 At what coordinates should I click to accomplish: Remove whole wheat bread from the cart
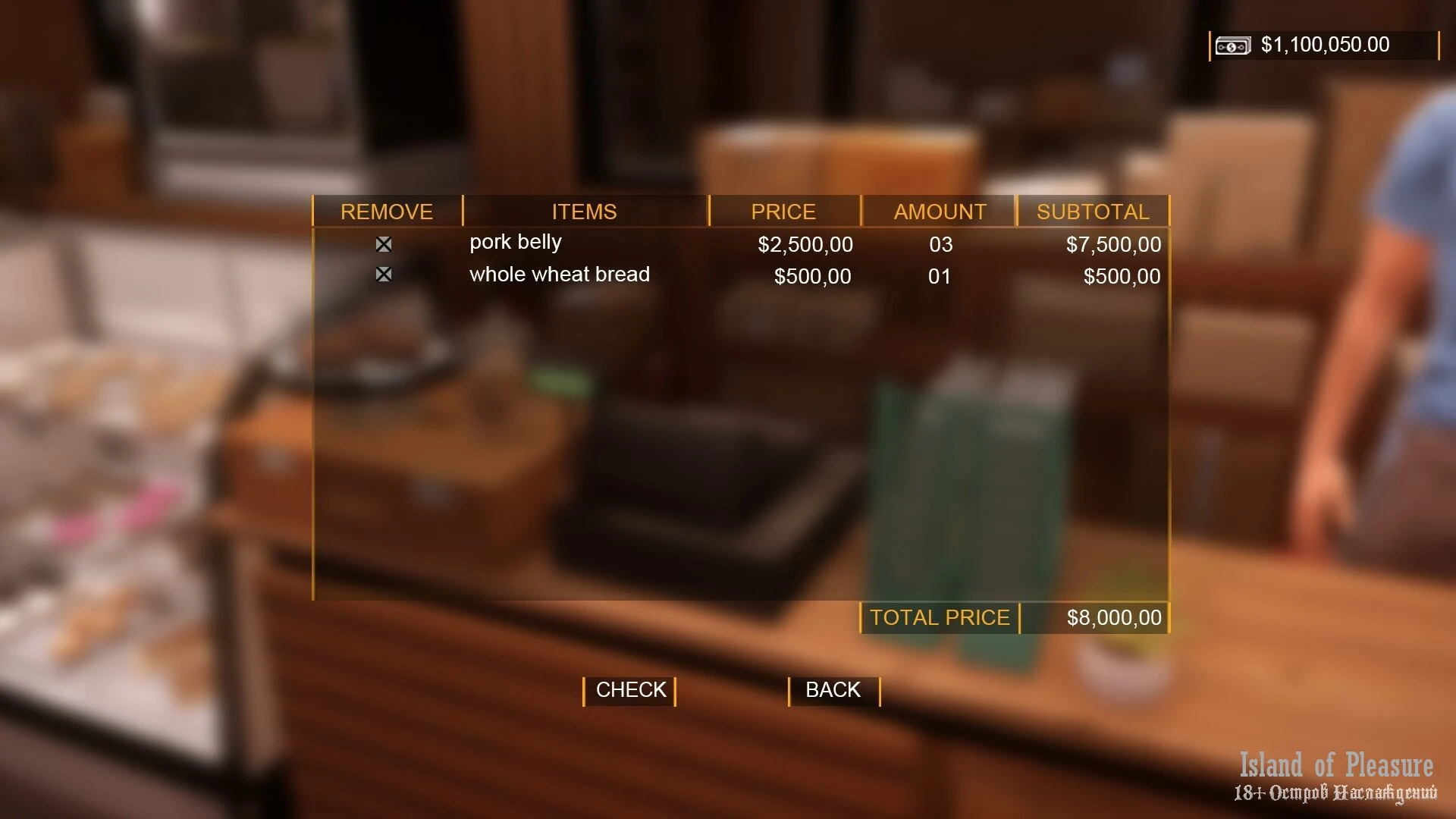pos(384,275)
